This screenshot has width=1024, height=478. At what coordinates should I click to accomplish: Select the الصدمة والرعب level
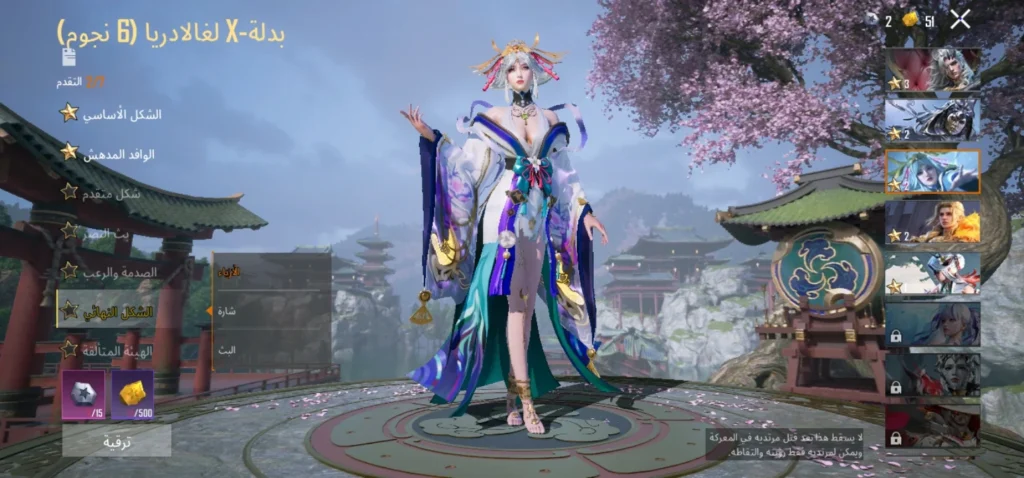110,270
